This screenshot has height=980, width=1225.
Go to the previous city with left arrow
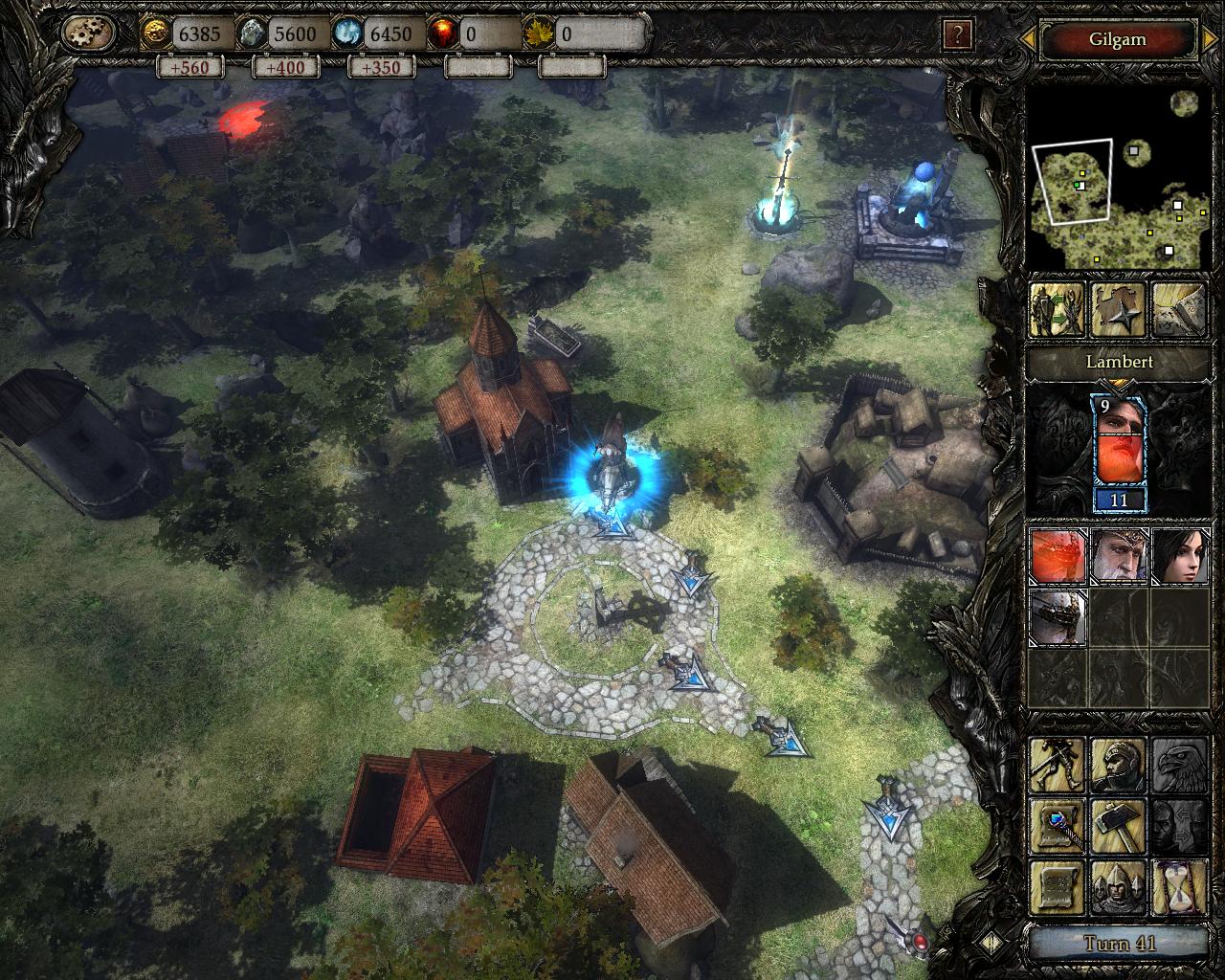1028,40
